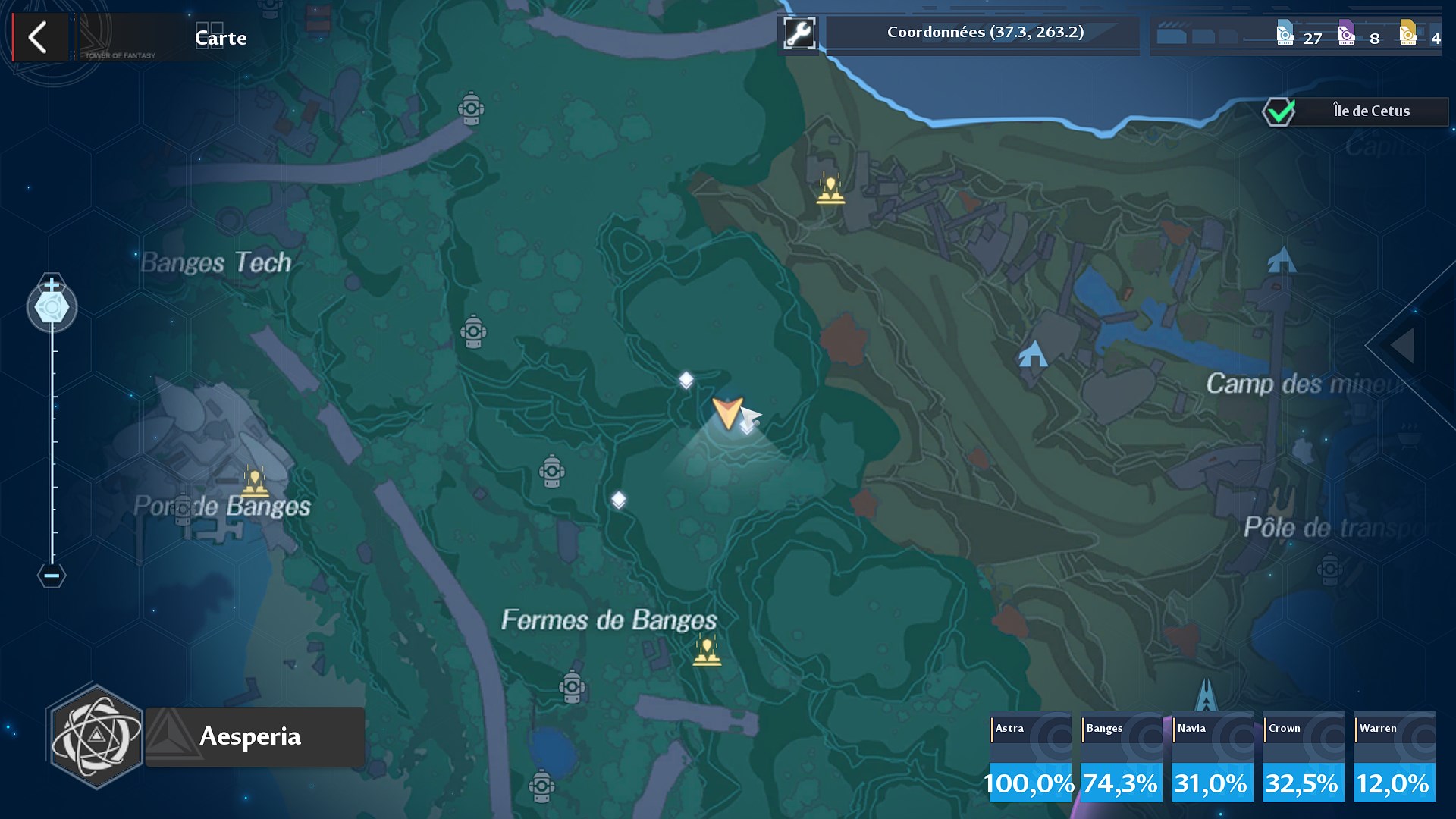Image resolution: width=1456 pixels, height=819 pixels.
Task: Collapse the right-side panel via its arrow
Action: pyautogui.click(x=1401, y=347)
